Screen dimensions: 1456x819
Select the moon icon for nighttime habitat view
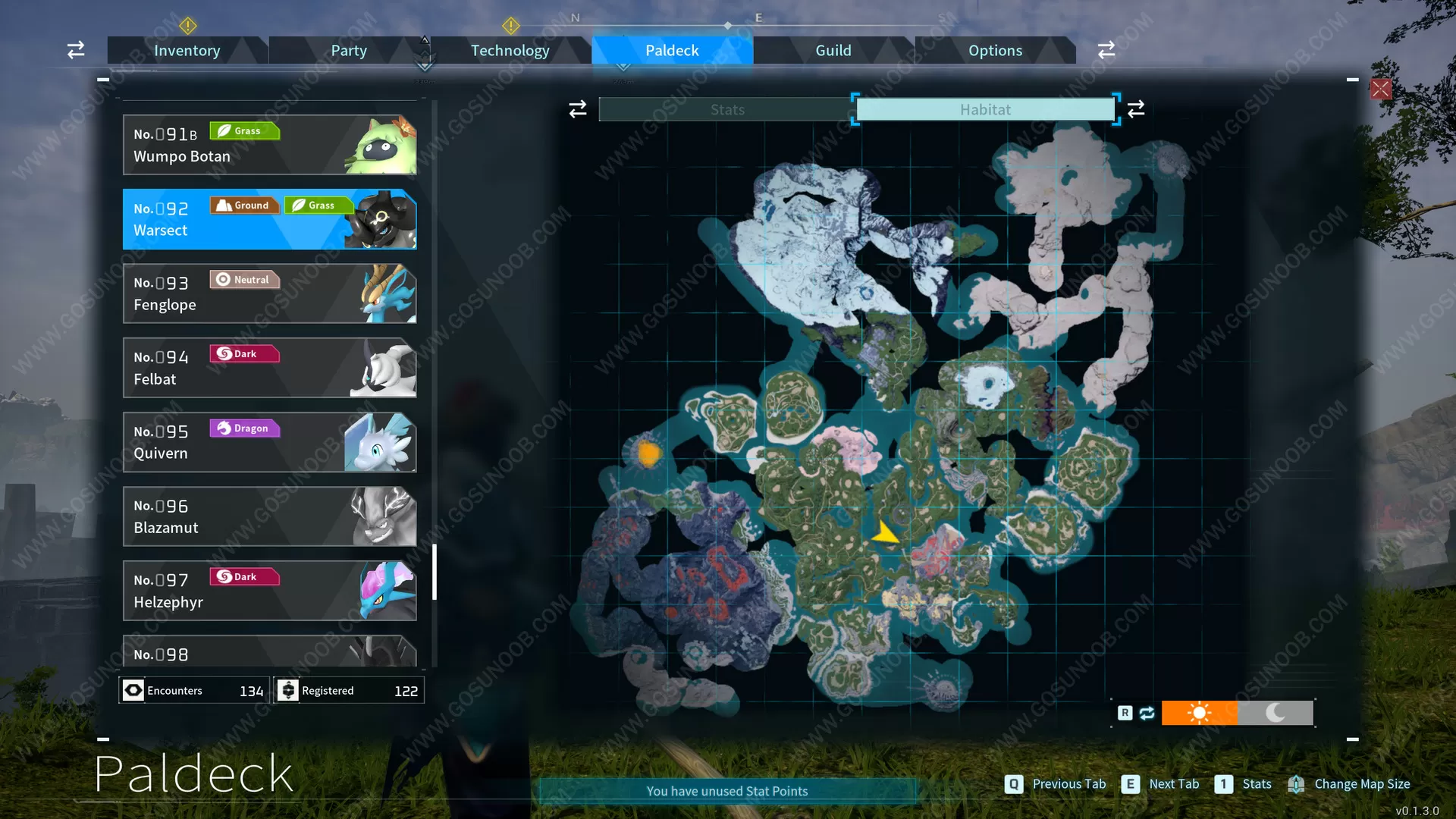pos(1275,713)
